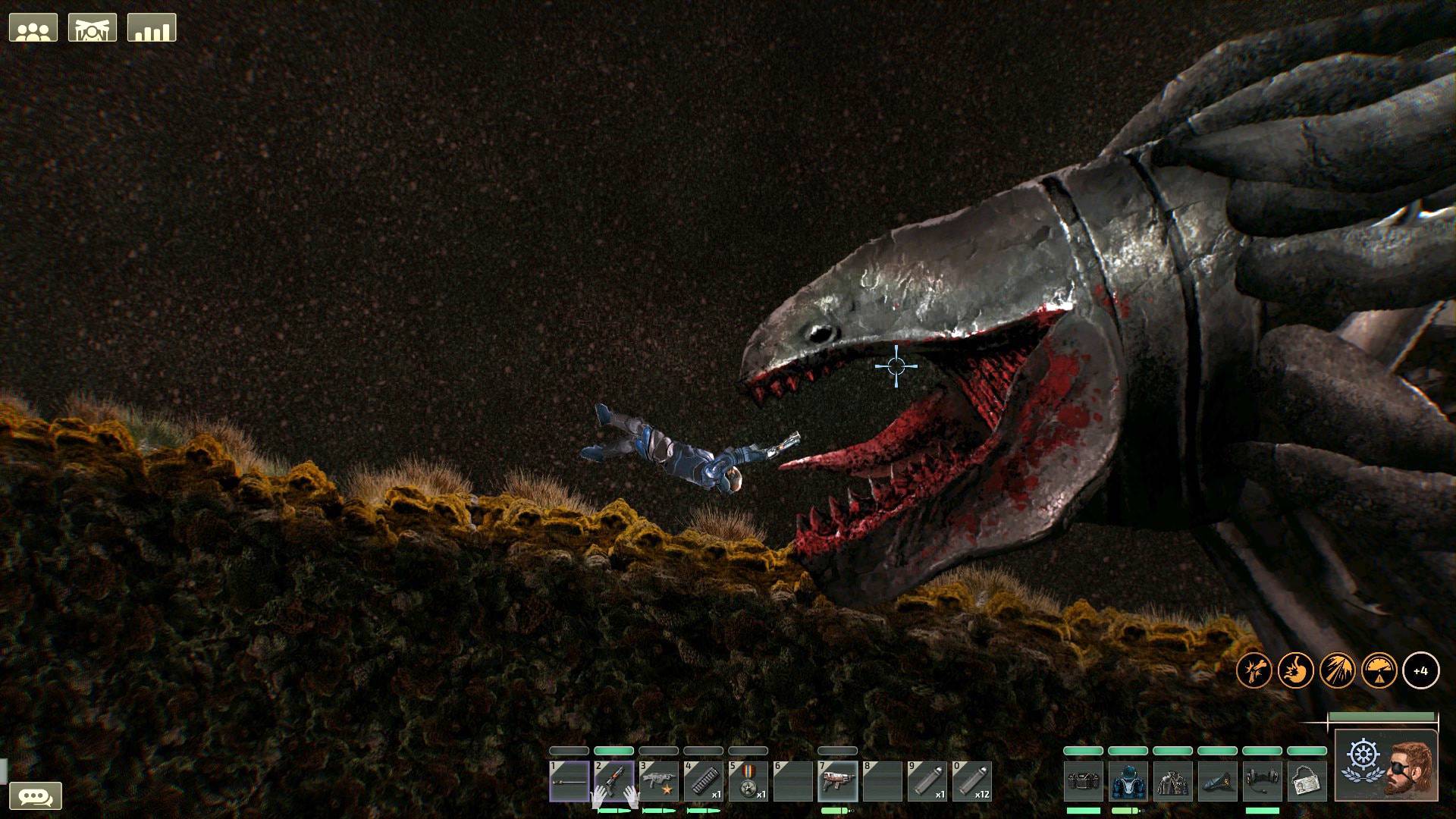Click the captain's jacket equipment slot

[1172, 781]
